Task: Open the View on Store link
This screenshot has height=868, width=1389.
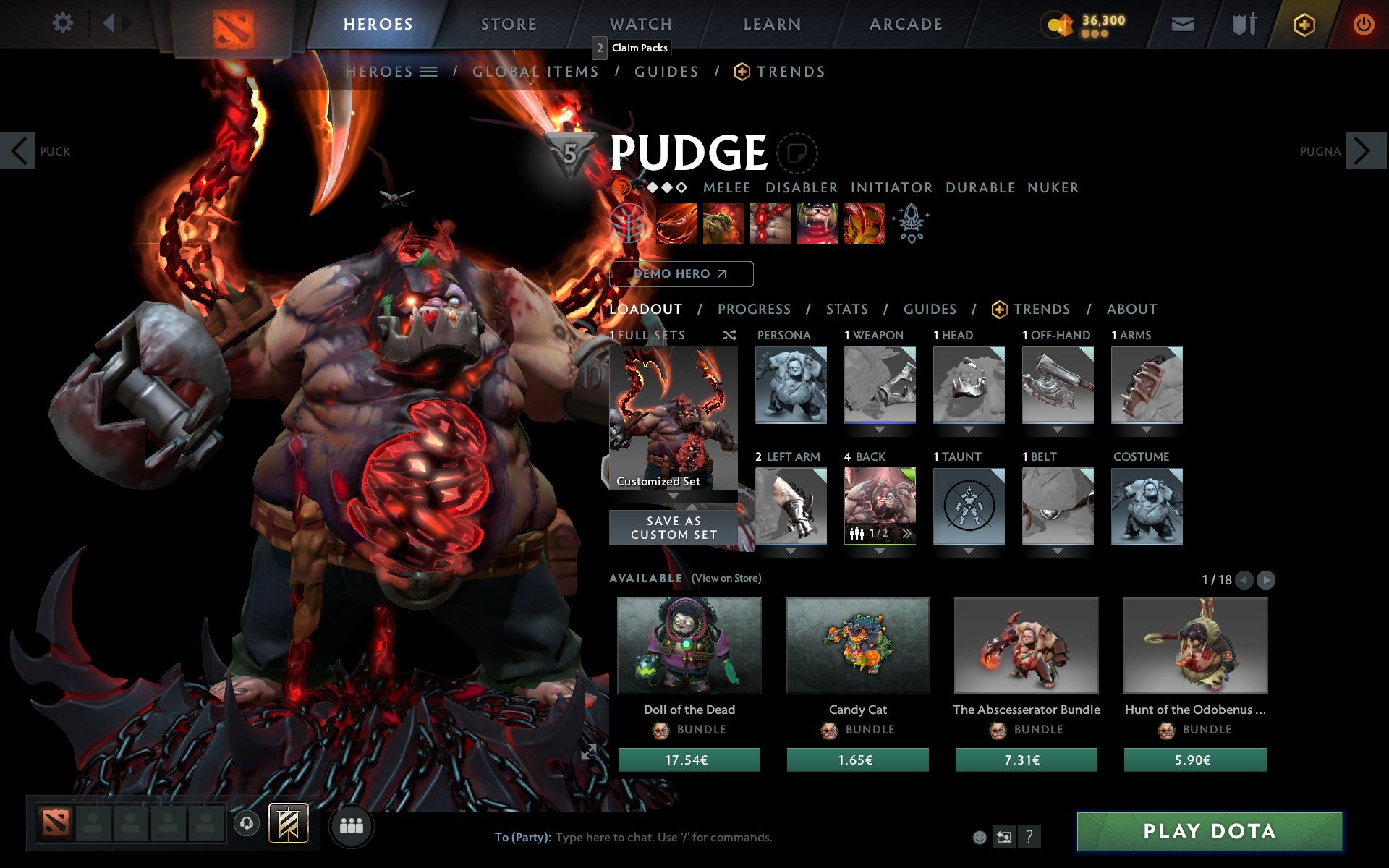Action: 726,579
